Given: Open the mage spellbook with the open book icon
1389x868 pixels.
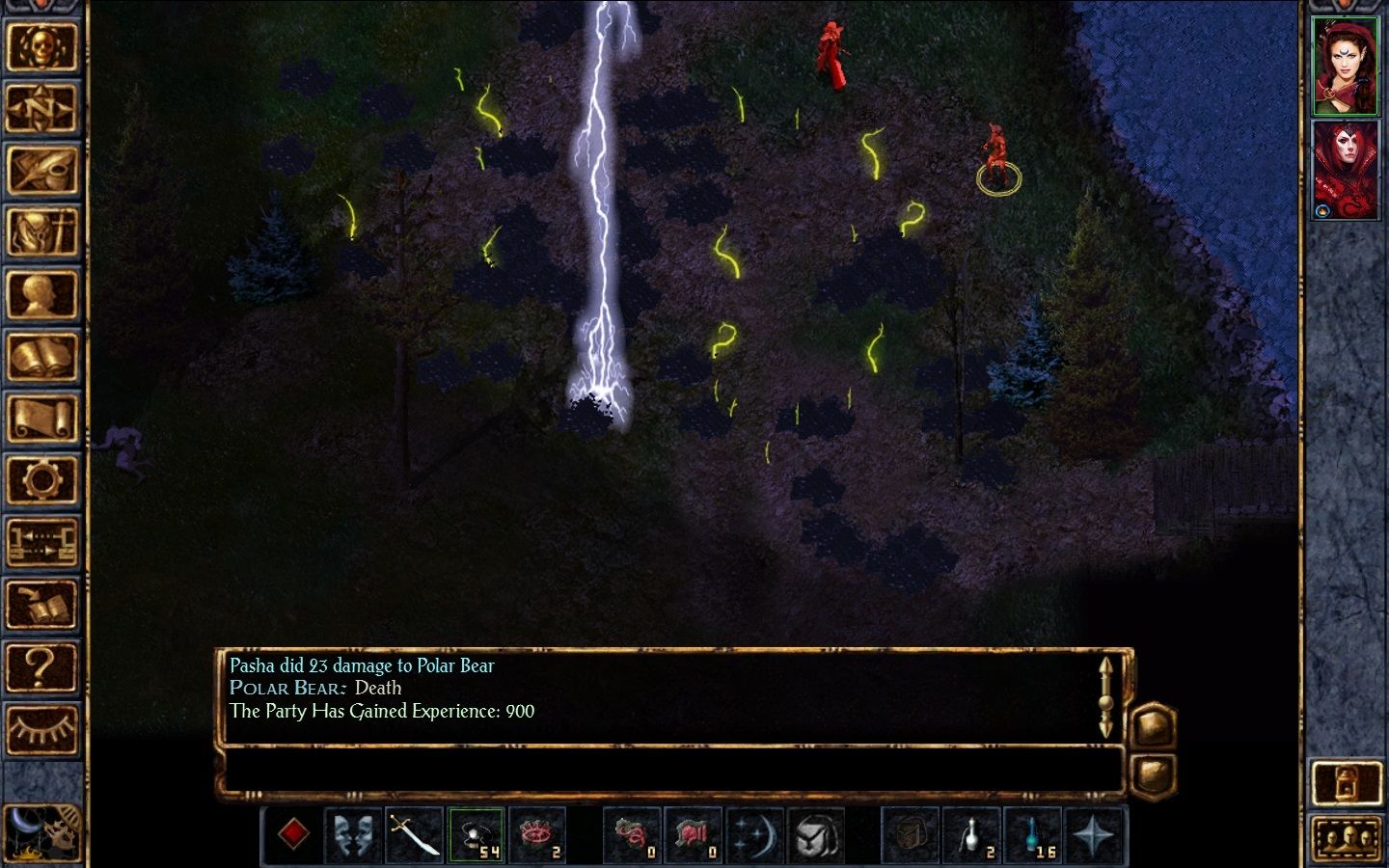Looking at the screenshot, I should [x=41, y=357].
